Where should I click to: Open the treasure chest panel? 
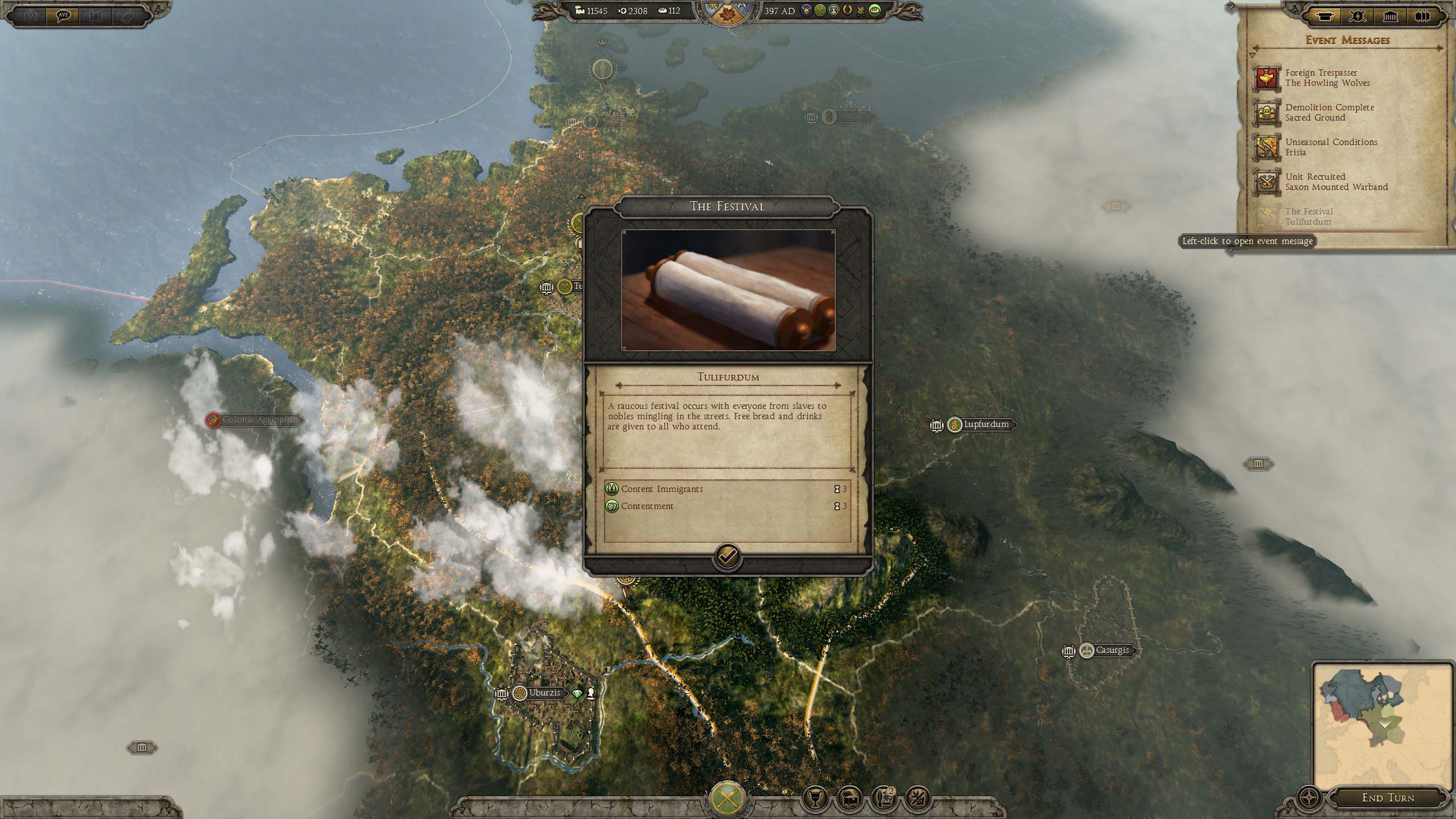[x=849, y=797]
